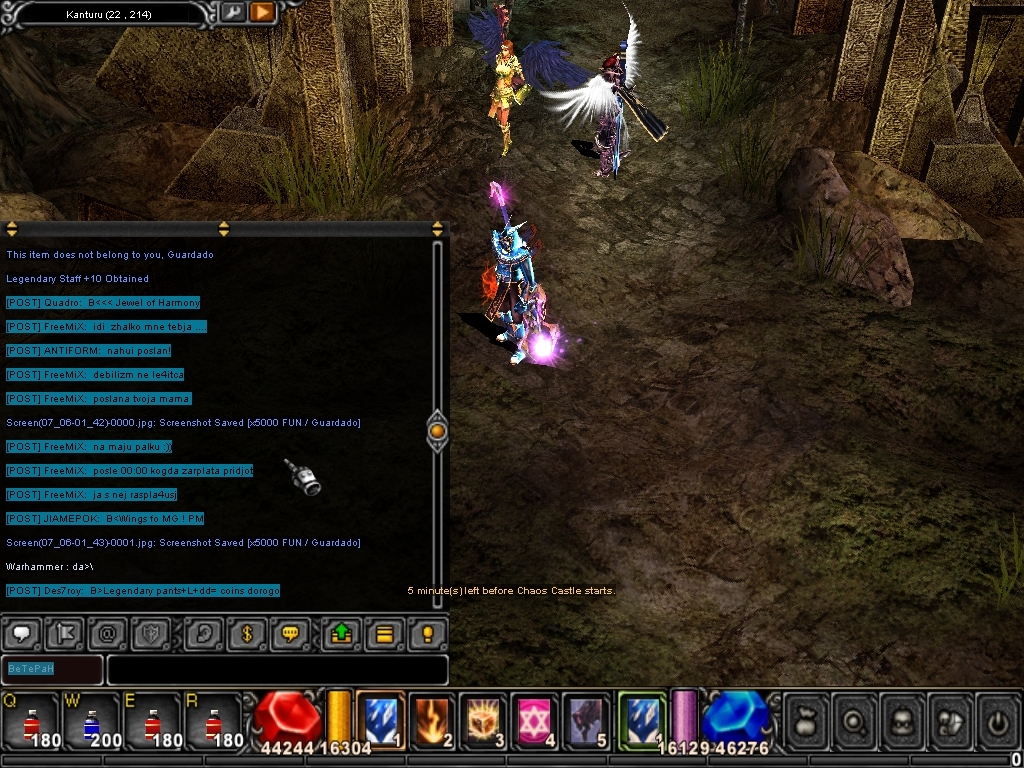Click the orange play arrow button

tap(262, 12)
